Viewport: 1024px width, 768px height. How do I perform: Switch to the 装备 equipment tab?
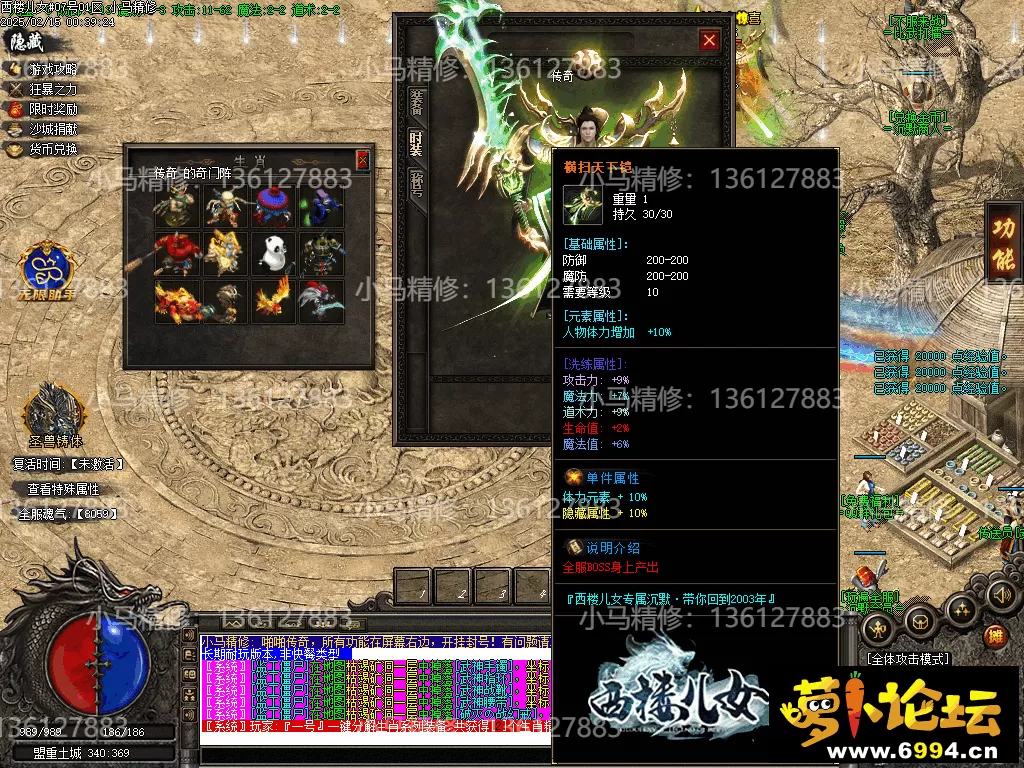click(x=416, y=101)
